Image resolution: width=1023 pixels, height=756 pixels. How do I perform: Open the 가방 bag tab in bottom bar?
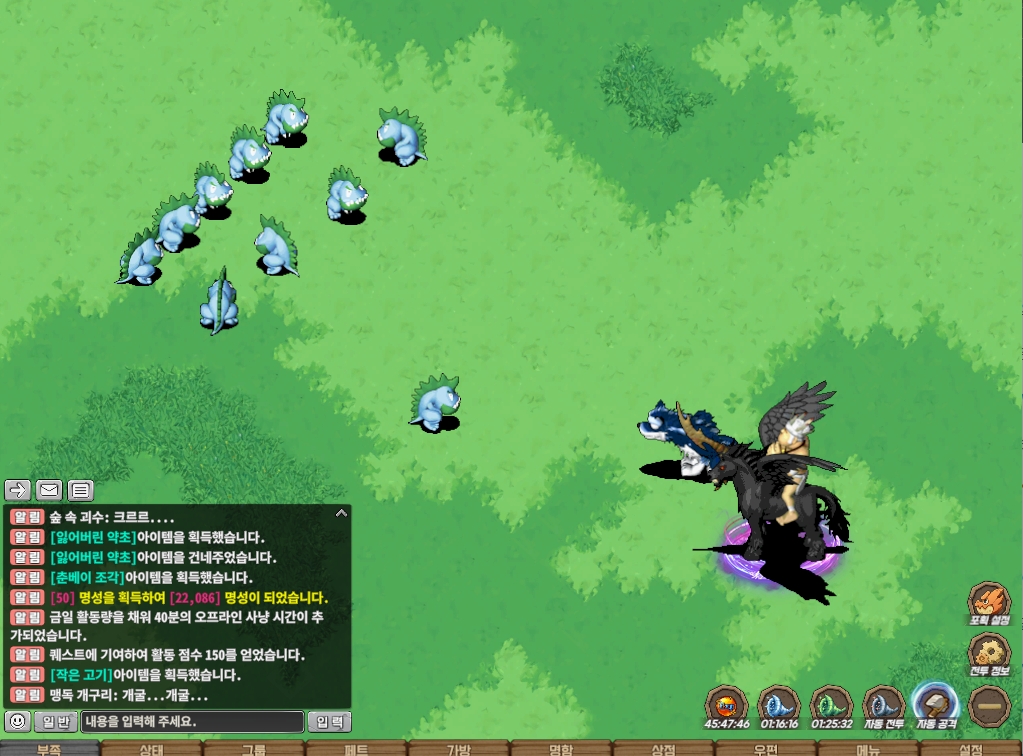coord(459,749)
